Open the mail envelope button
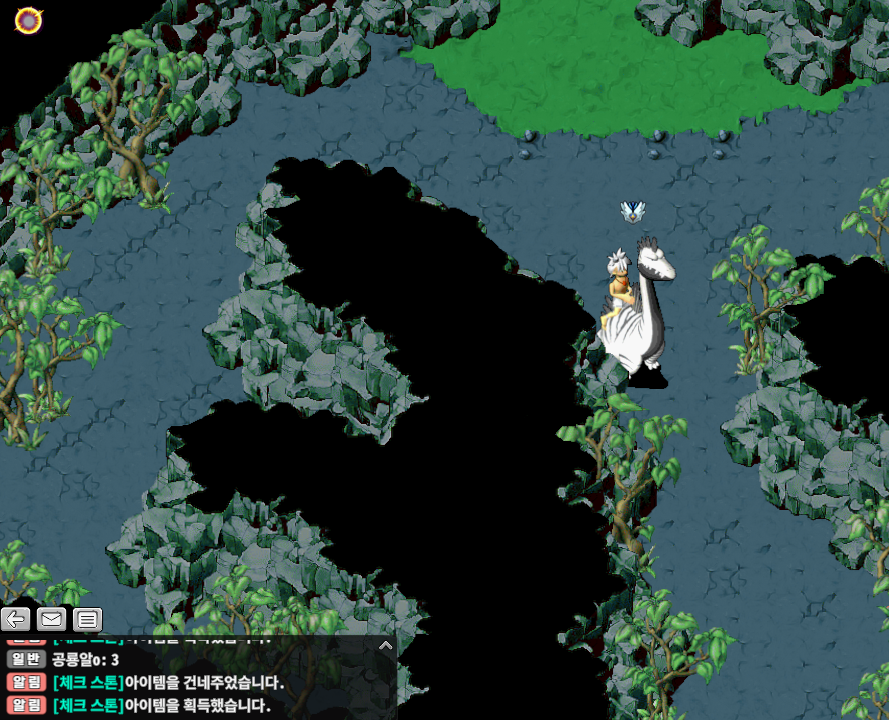The image size is (889, 720). [51, 619]
